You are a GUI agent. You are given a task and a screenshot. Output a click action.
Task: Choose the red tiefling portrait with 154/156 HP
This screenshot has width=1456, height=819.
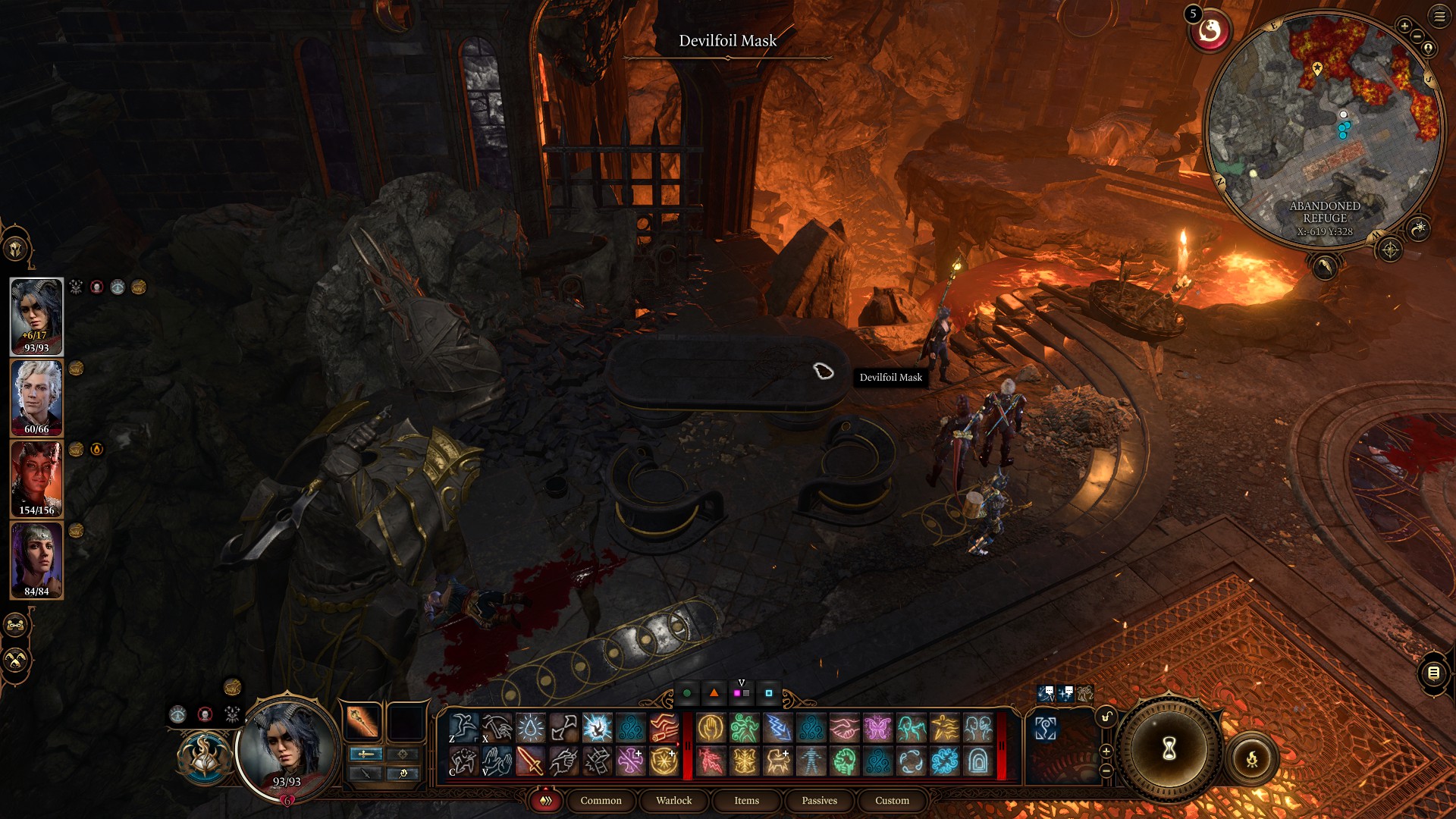tap(36, 479)
